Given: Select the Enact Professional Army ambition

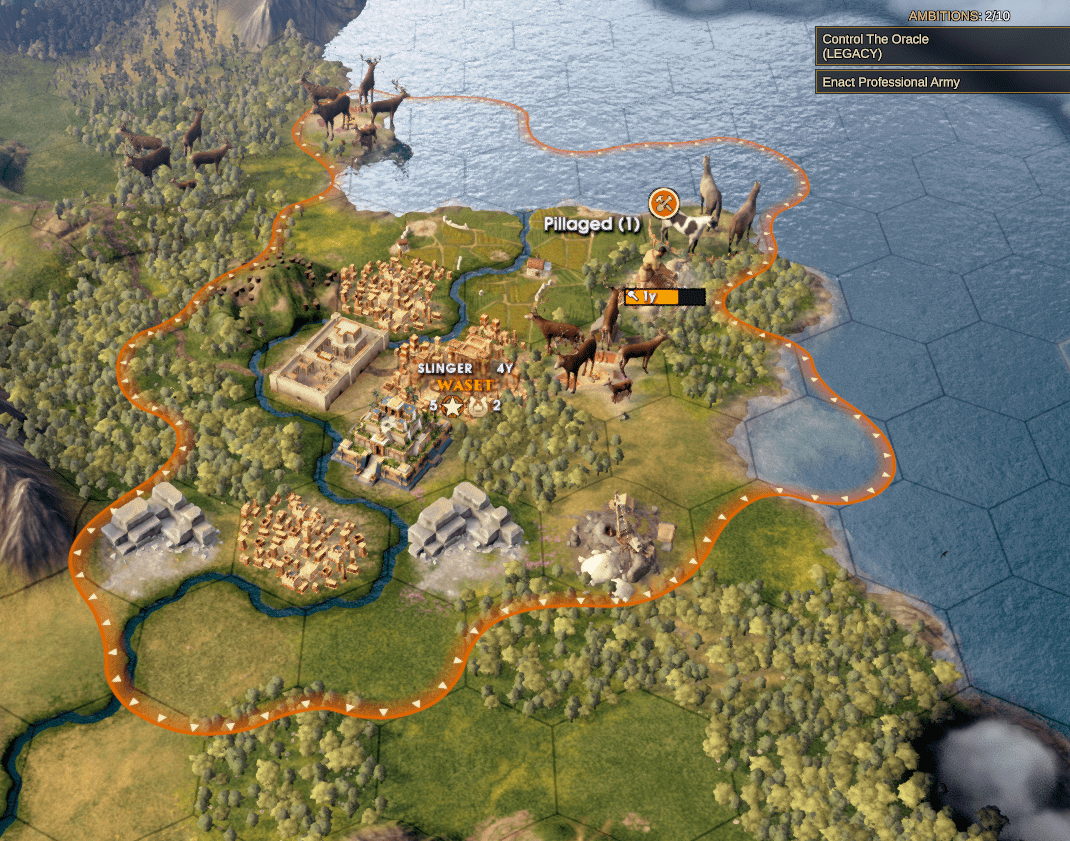Looking at the screenshot, I should [x=942, y=82].
